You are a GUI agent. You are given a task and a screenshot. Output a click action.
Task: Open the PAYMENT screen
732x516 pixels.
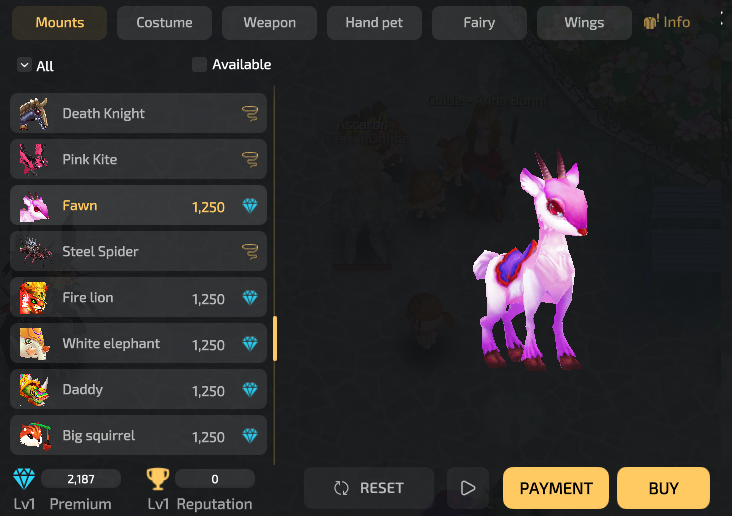tap(556, 488)
